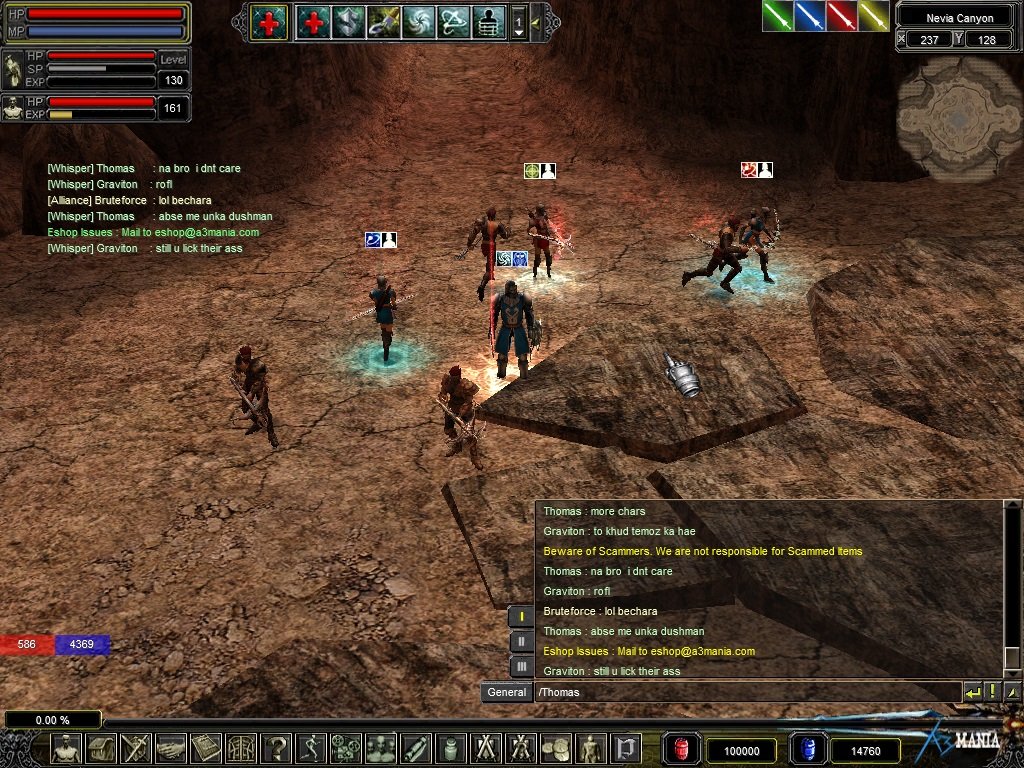Send the chat message with enter arrow
This screenshot has height=768, width=1024.
pos(972,692)
